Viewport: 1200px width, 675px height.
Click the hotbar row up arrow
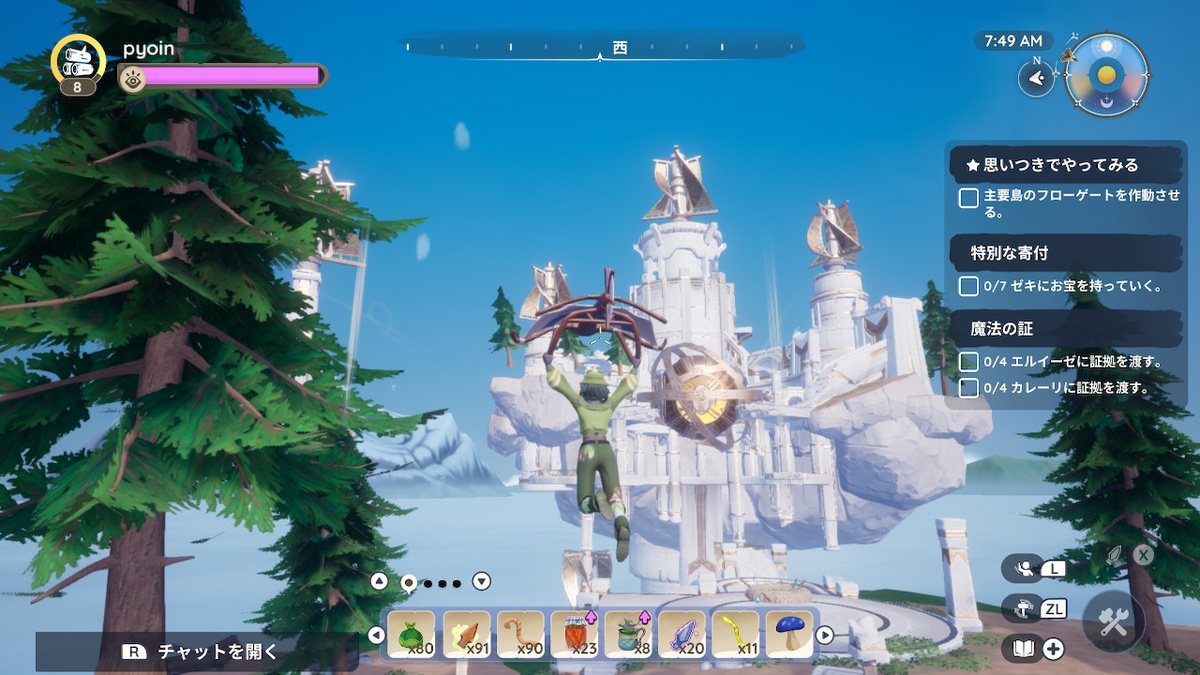click(x=379, y=581)
